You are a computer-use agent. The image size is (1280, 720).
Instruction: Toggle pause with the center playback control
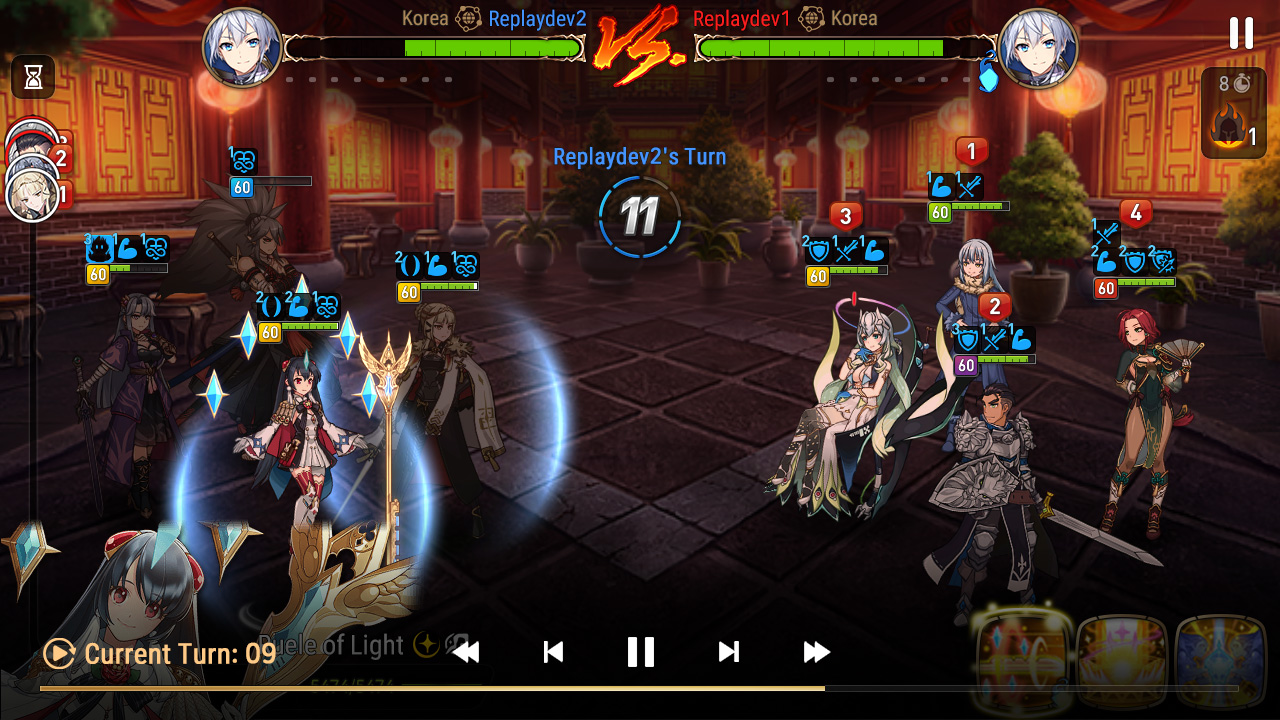pos(640,651)
